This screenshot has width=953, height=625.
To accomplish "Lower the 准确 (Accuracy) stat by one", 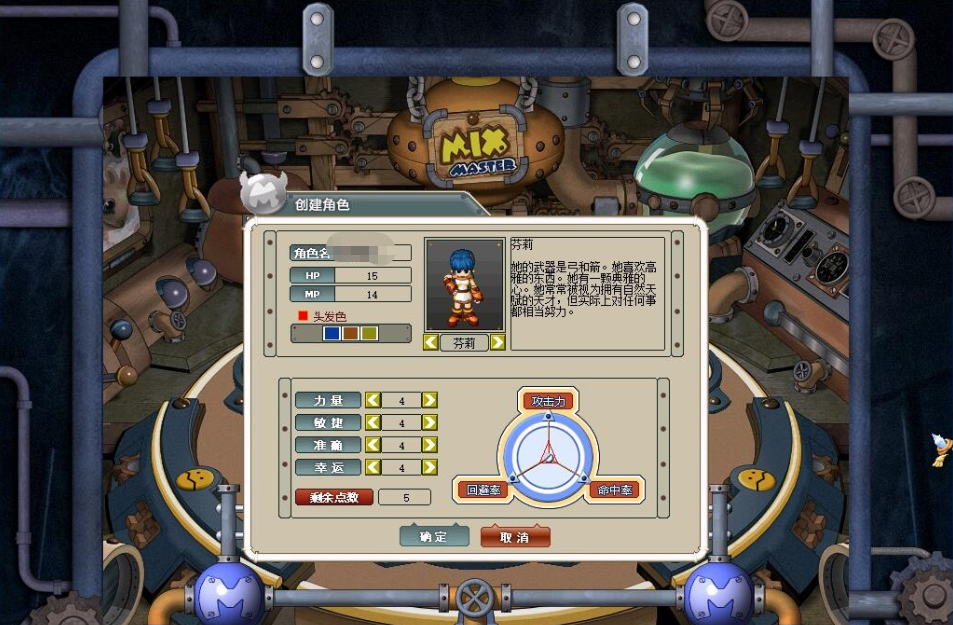I will pos(373,445).
